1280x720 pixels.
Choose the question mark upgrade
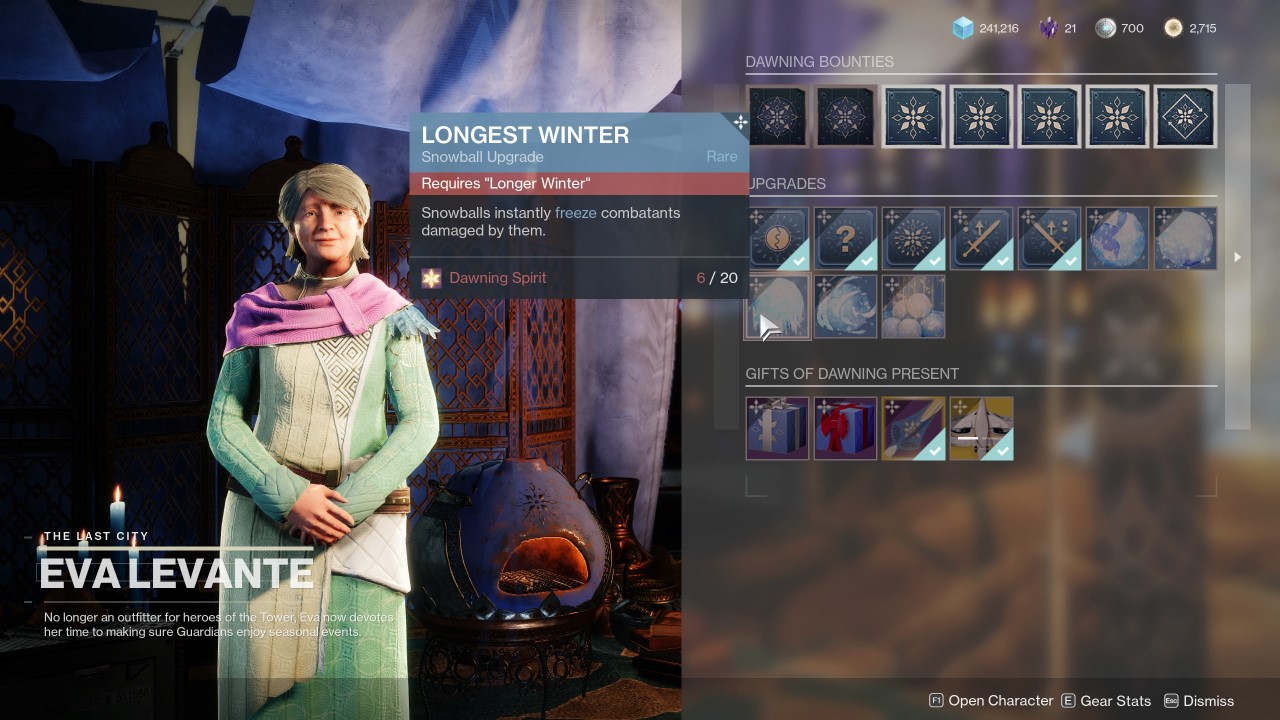[846, 238]
